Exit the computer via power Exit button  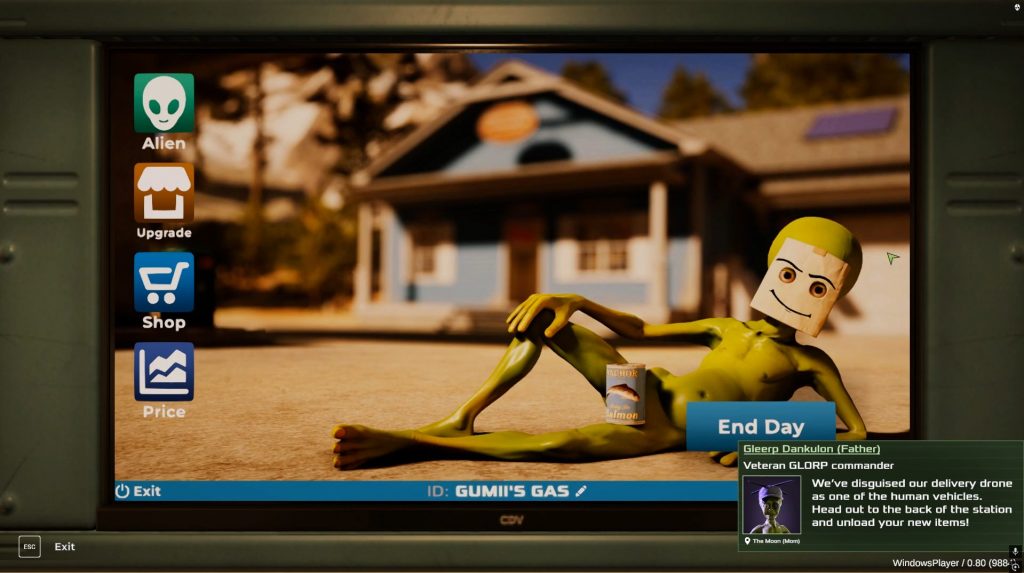point(138,491)
